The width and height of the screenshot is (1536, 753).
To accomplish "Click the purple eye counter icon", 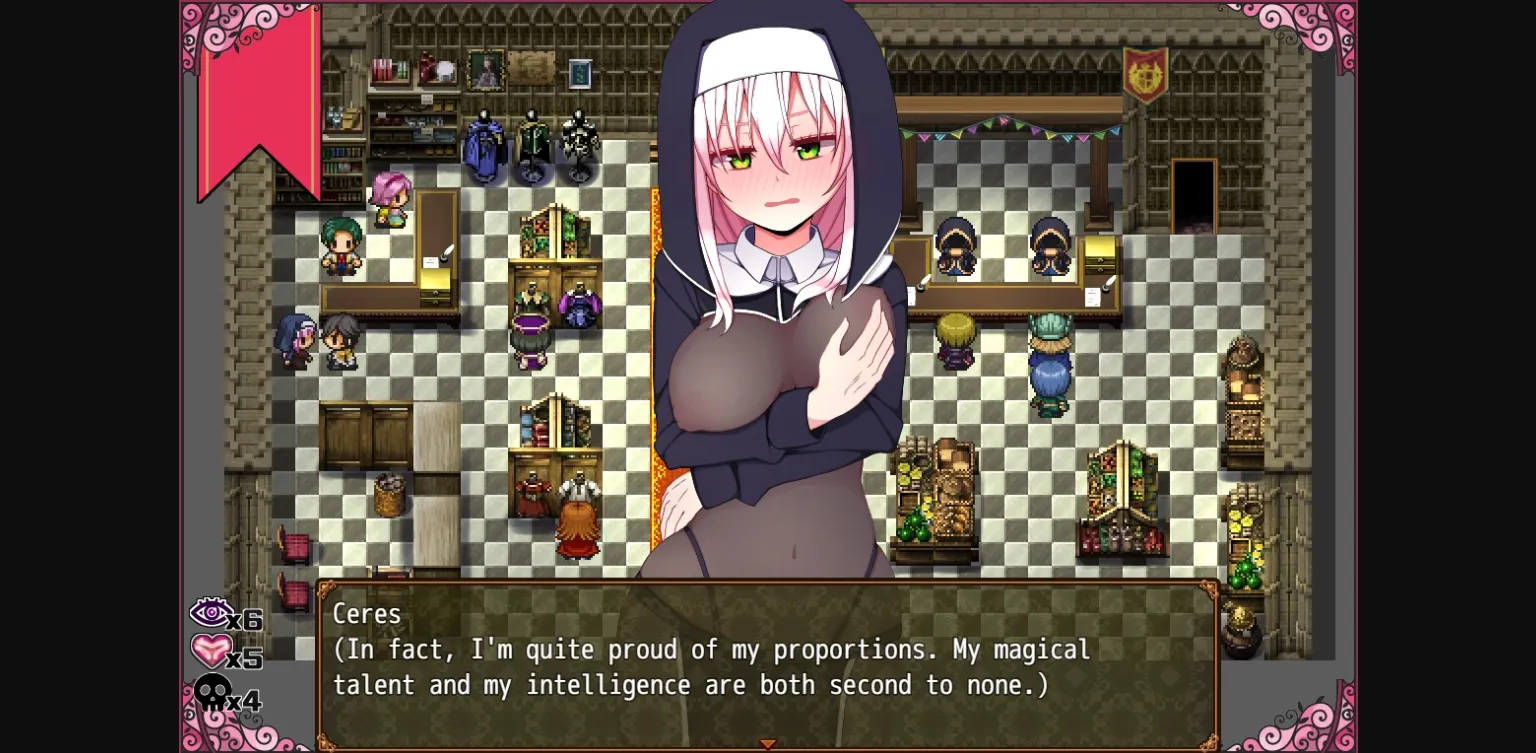I will (x=212, y=612).
